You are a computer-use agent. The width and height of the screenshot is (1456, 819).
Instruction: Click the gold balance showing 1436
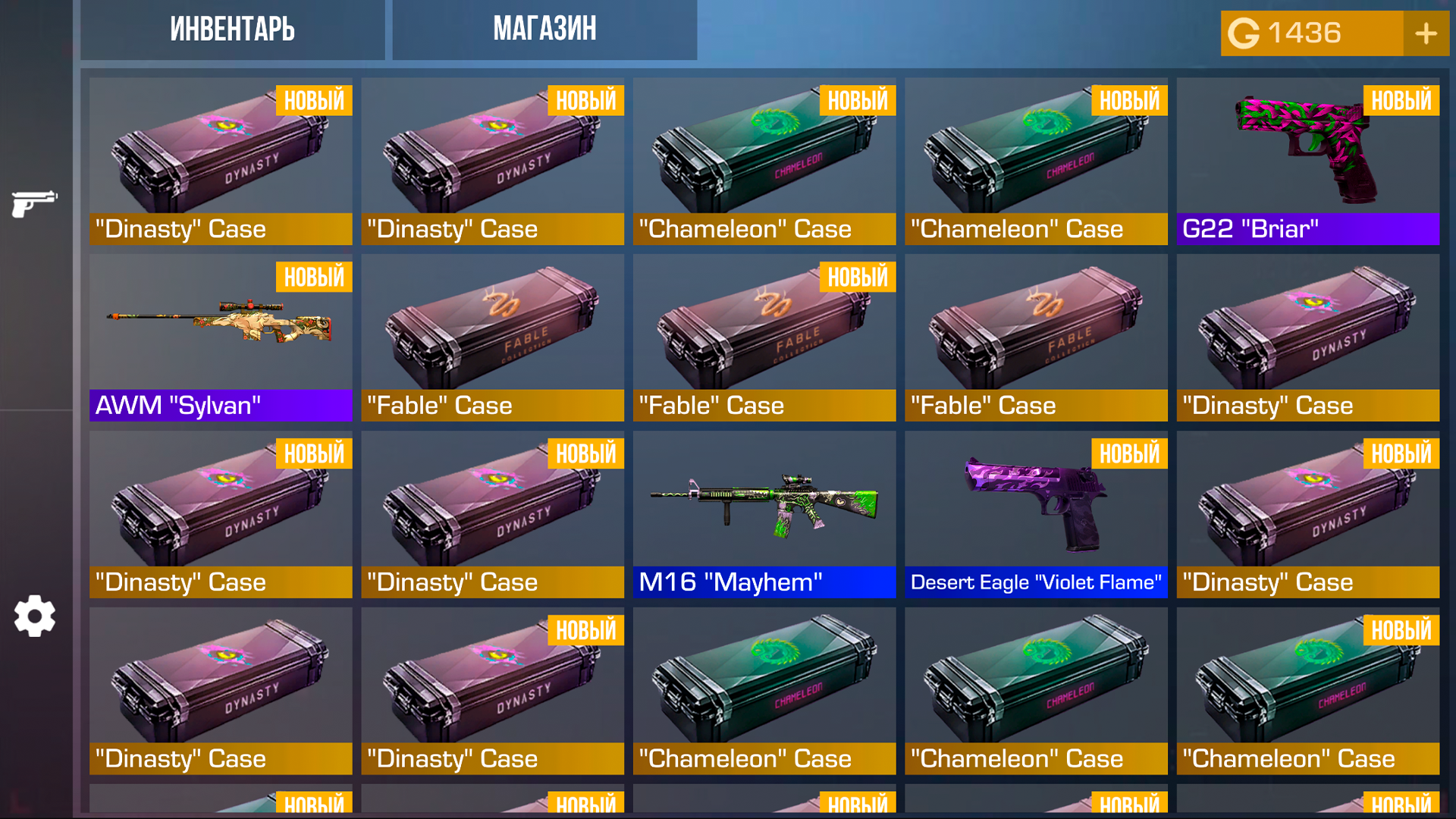click(x=1306, y=33)
